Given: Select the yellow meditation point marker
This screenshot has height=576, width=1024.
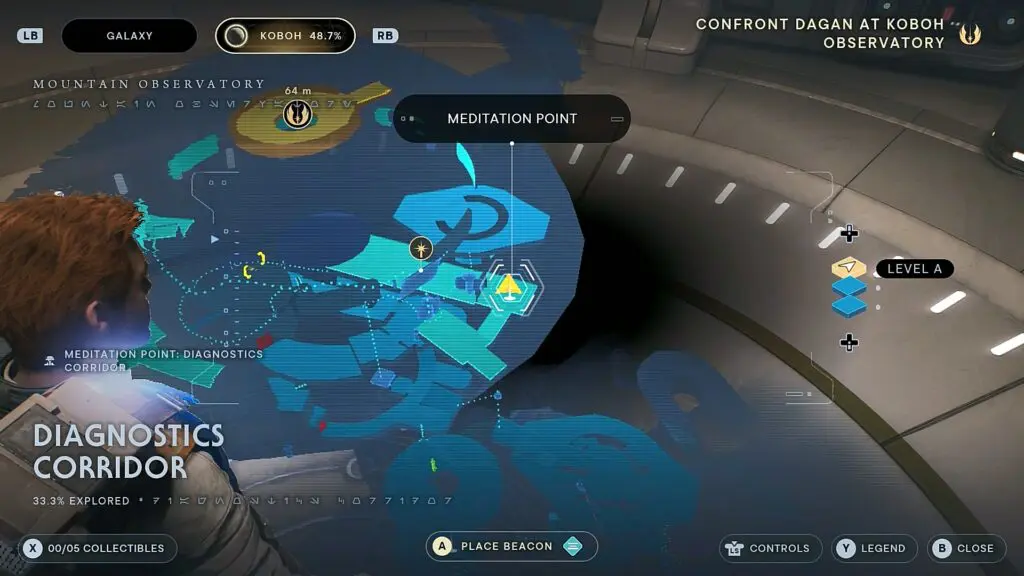Looking at the screenshot, I should (x=508, y=288).
